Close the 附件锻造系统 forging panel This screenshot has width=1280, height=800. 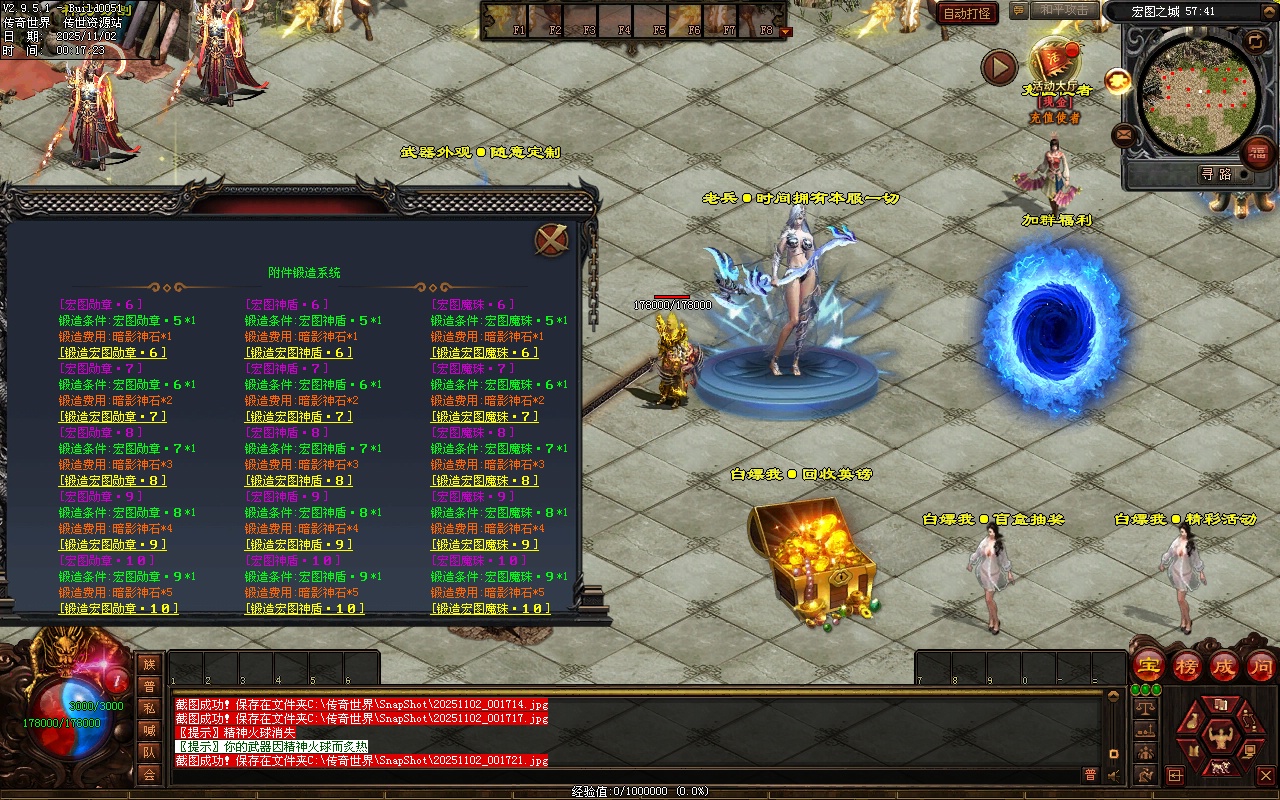point(551,240)
